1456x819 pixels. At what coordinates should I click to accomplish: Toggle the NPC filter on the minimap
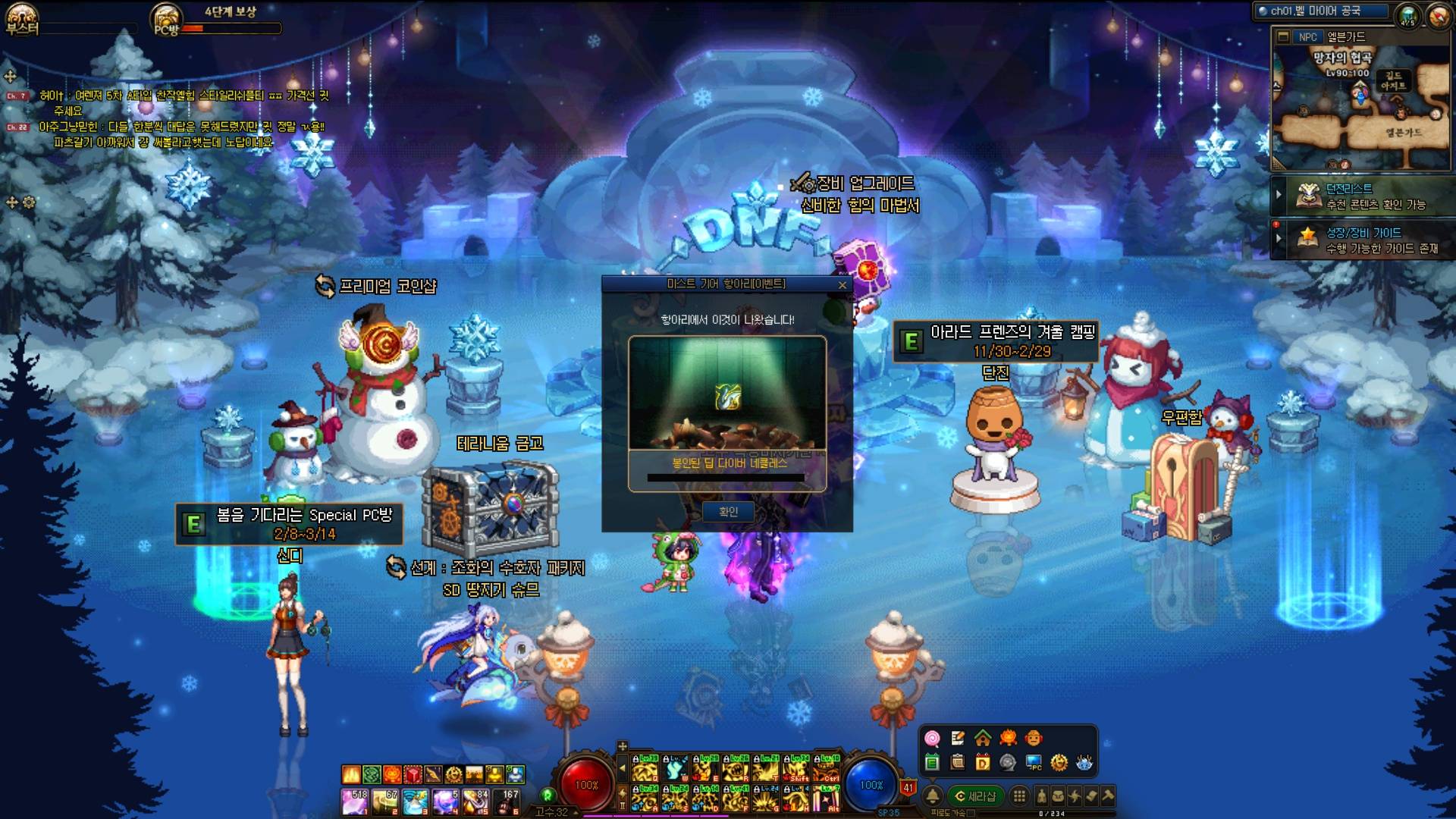1307,37
